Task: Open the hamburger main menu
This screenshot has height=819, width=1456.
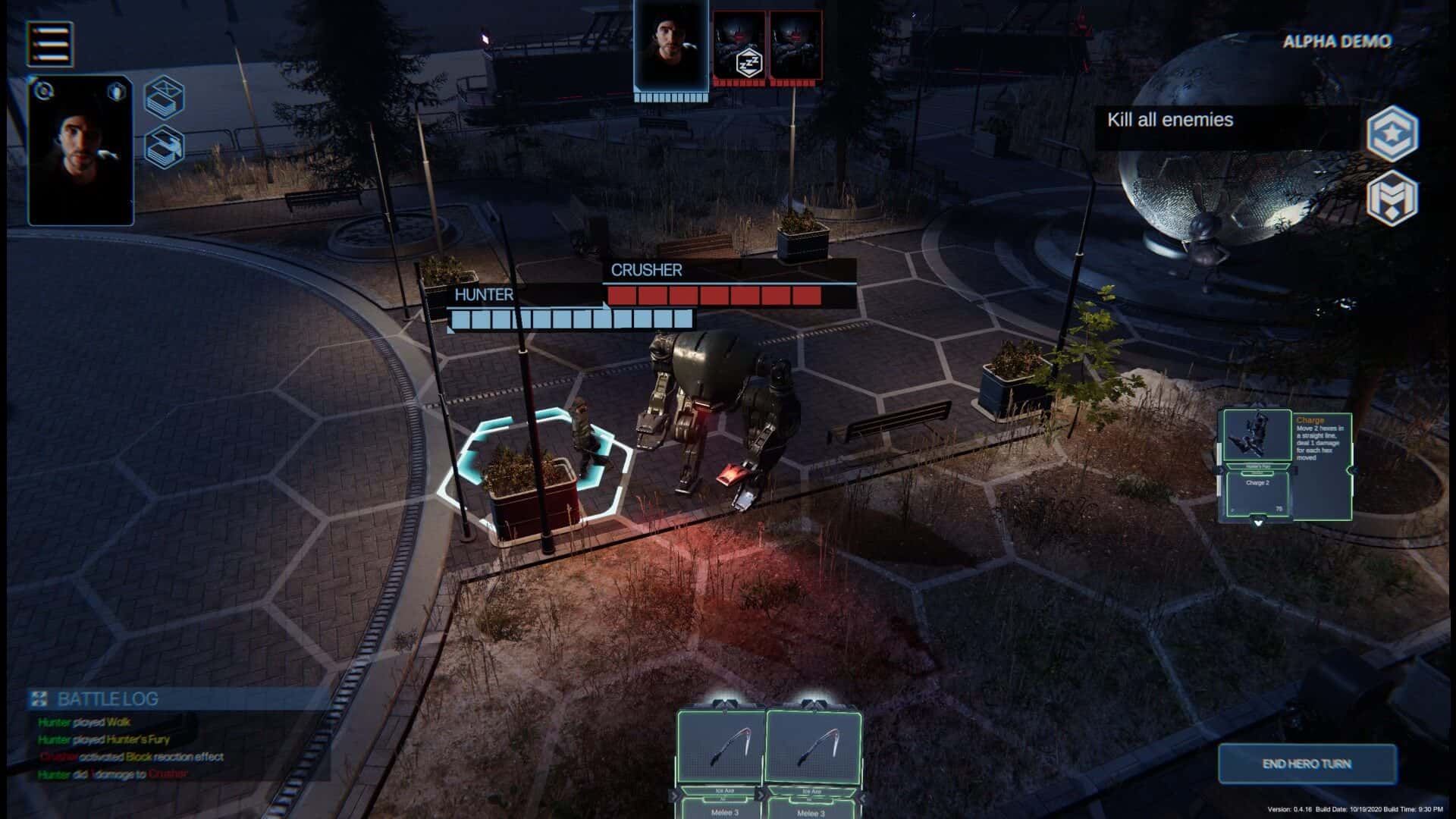Action: click(50, 43)
